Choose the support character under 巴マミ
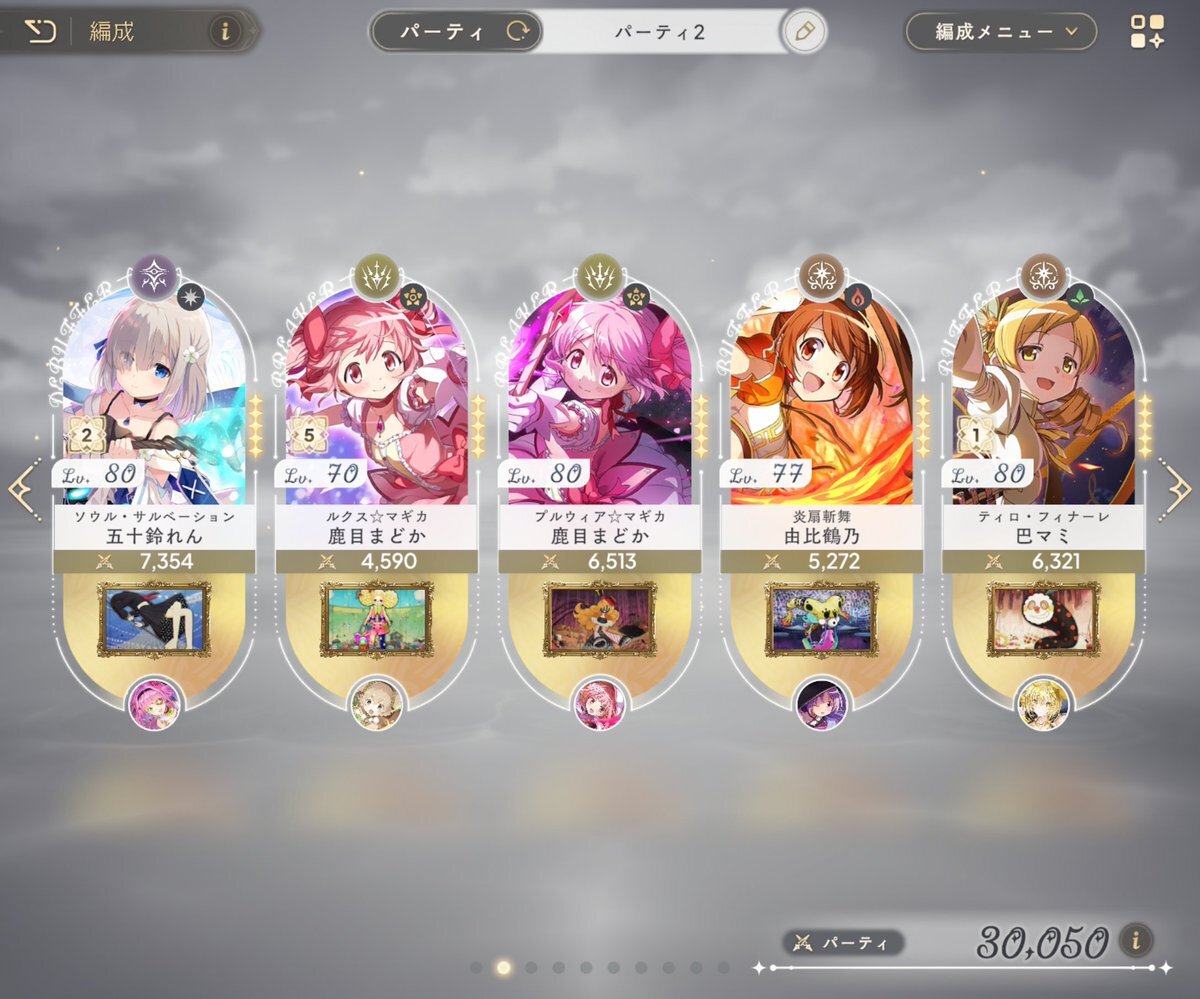 coord(1043,704)
